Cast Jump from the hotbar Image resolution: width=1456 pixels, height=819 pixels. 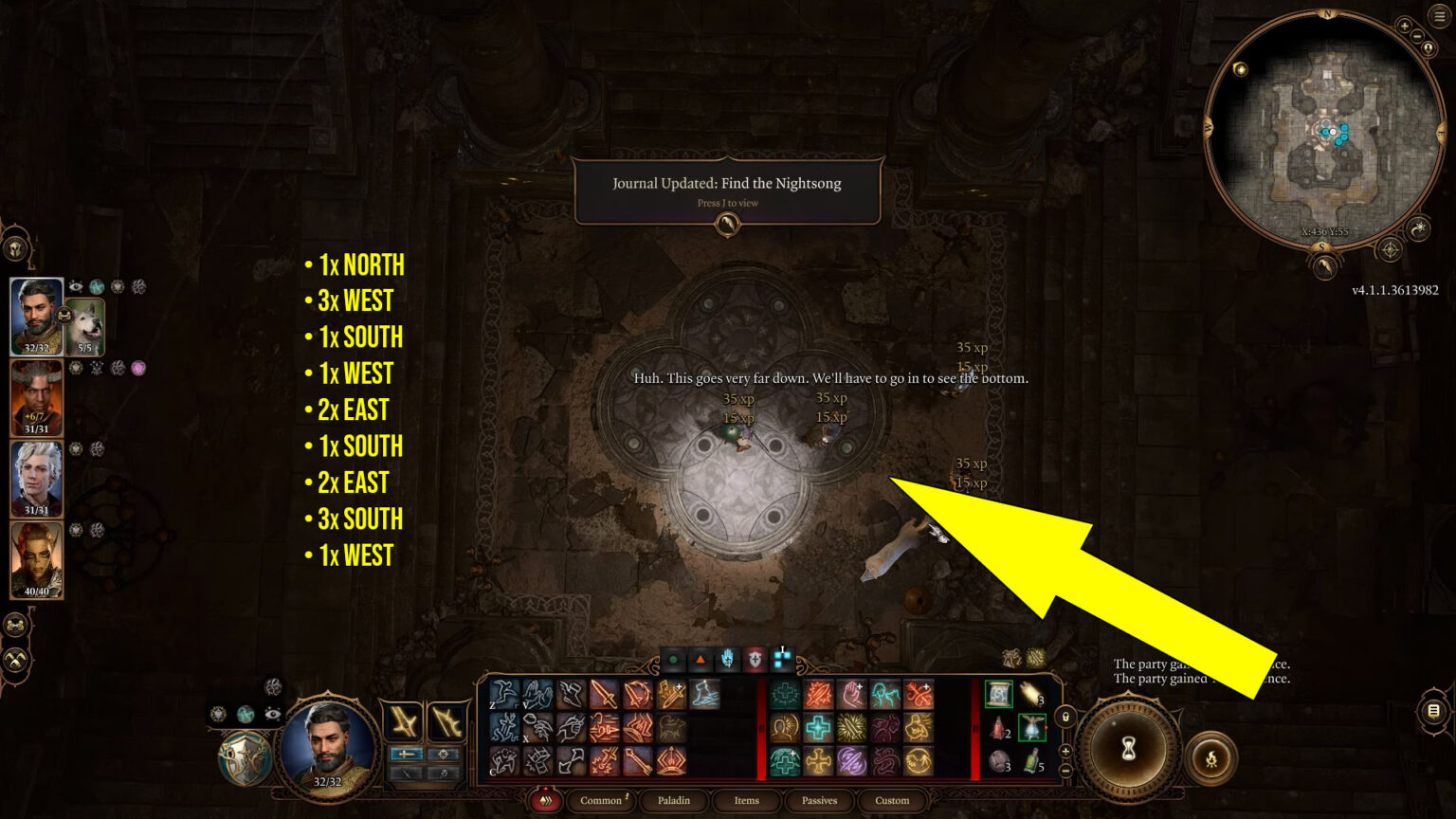pyautogui.click(x=503, y=693)
